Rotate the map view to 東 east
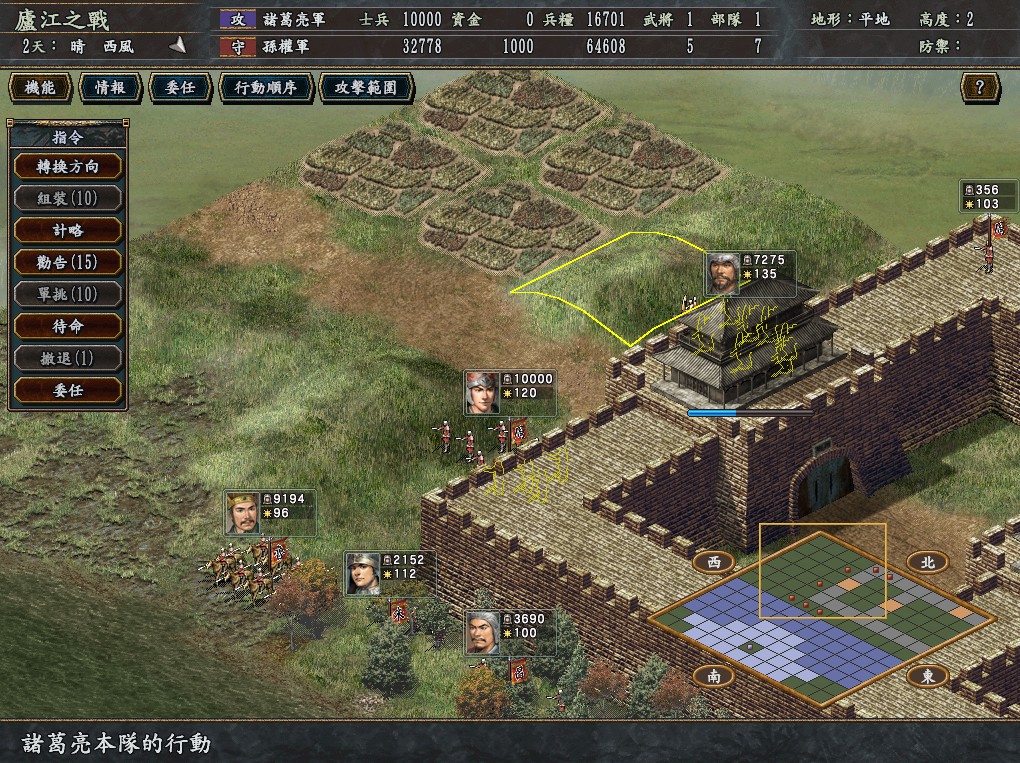This screenshot has width=1020, height=763. 927,676
